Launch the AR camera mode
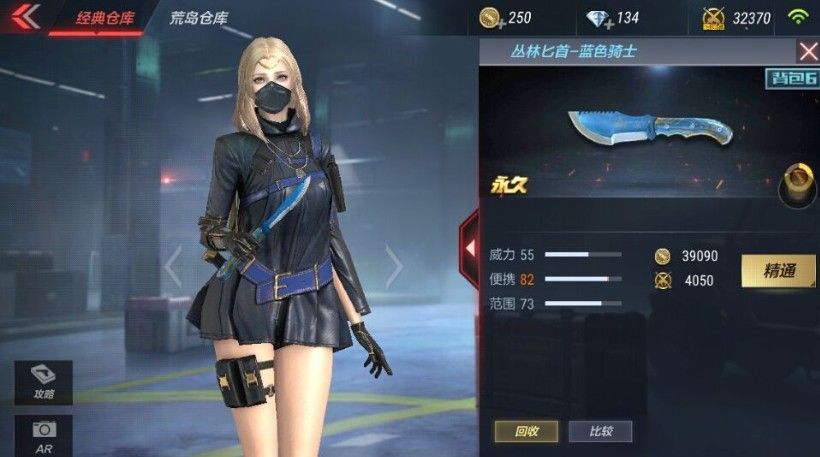This screenshot has height=457, width=820. click(x=44, y=434)
